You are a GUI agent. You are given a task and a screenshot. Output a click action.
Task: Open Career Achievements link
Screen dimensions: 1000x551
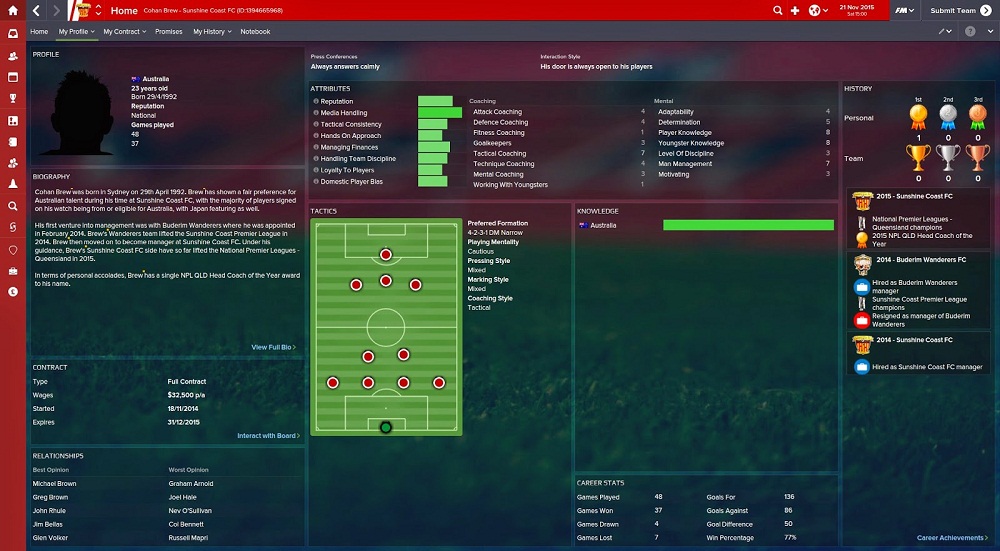coord(952,538)
